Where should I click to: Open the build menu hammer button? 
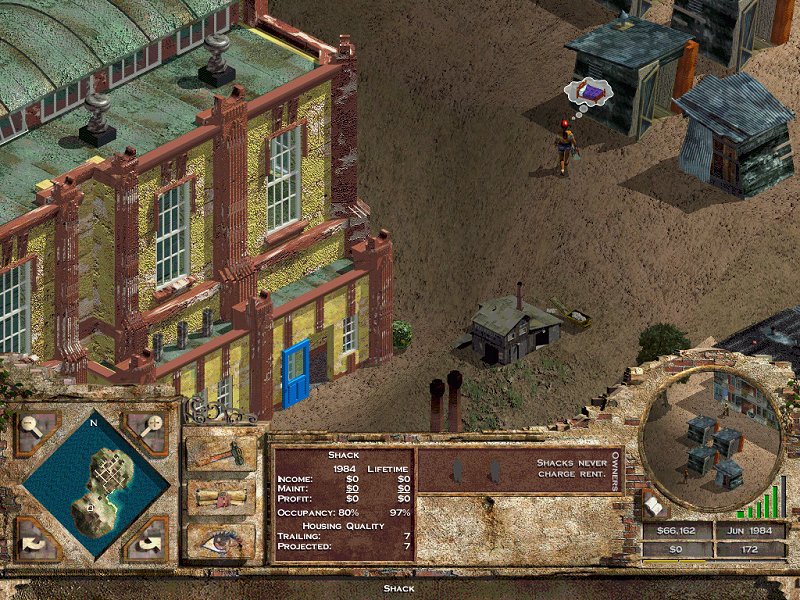point(220,453)
